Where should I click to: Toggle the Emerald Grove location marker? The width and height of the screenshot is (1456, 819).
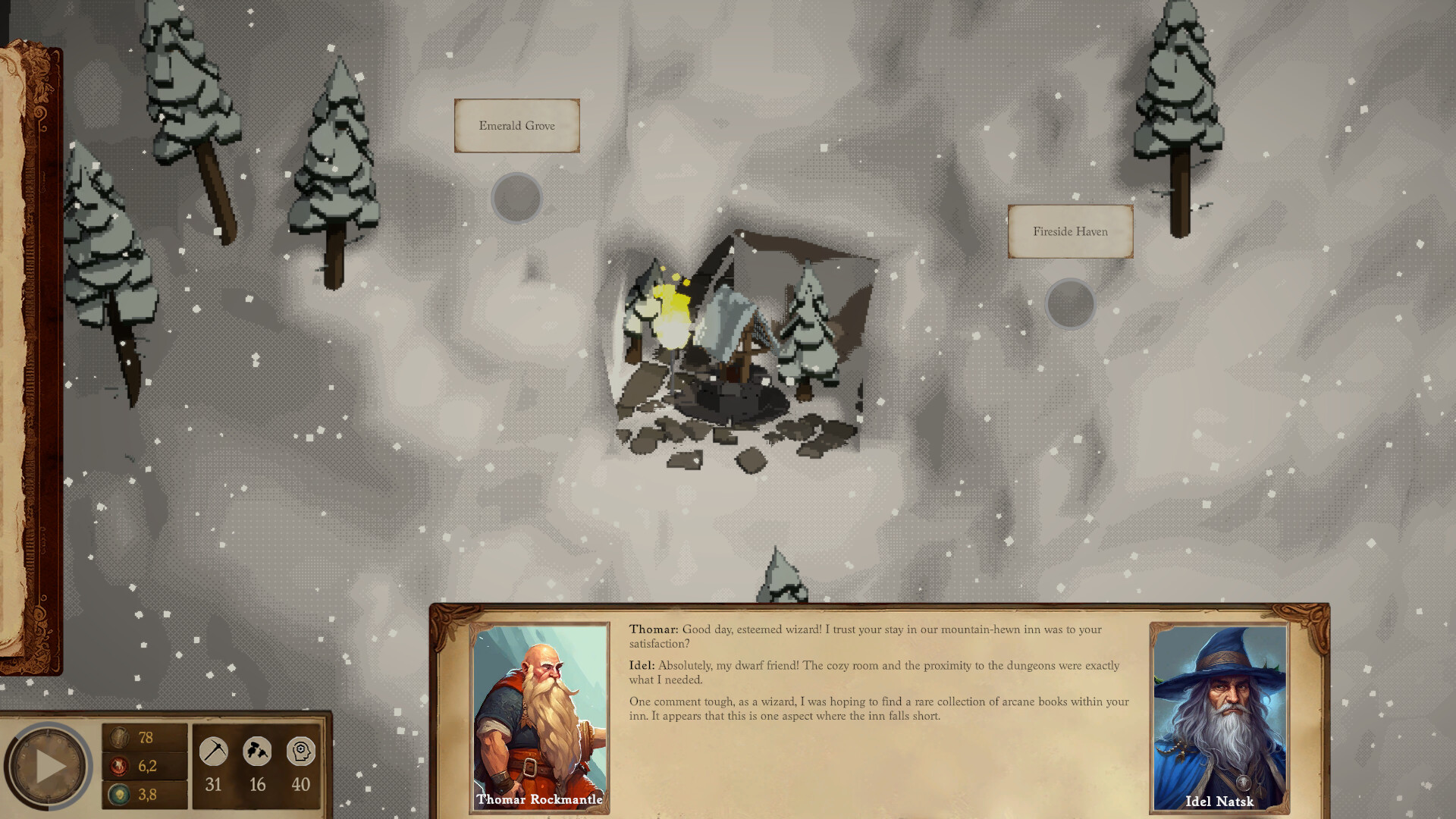(x=516, y=198)
